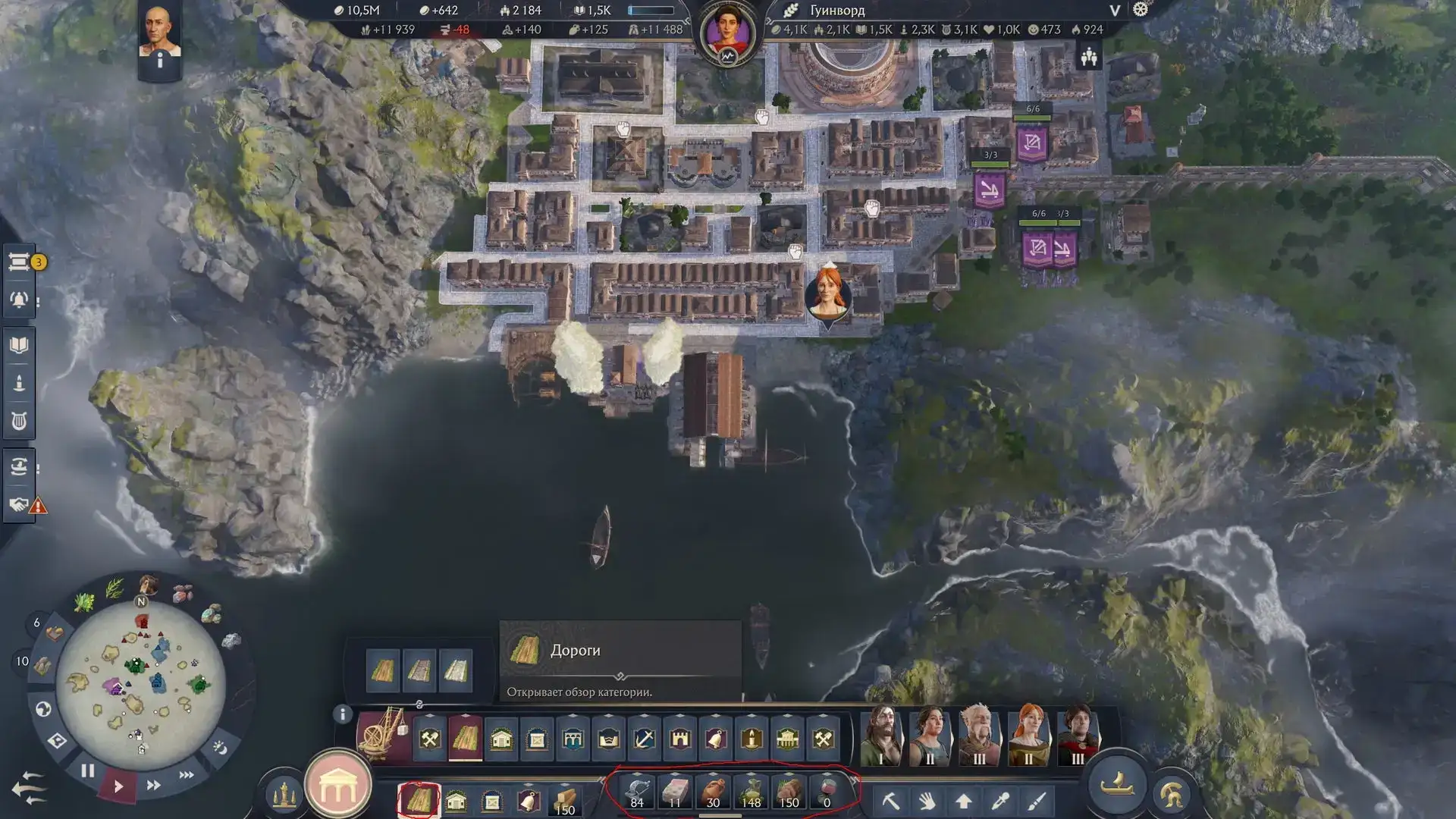The image size is (1456, 819).
Task: Select the Roads build category
Action: tap(465, 738)
